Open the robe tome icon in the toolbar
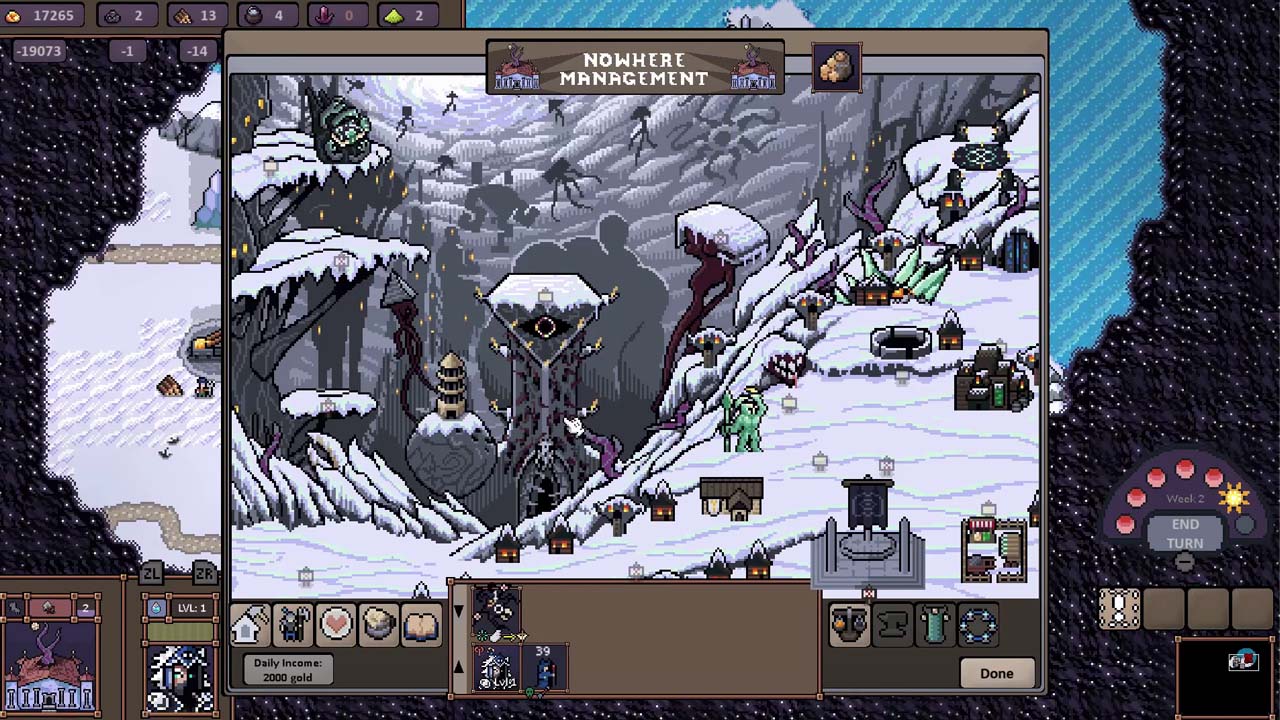 tap(421, 625)
